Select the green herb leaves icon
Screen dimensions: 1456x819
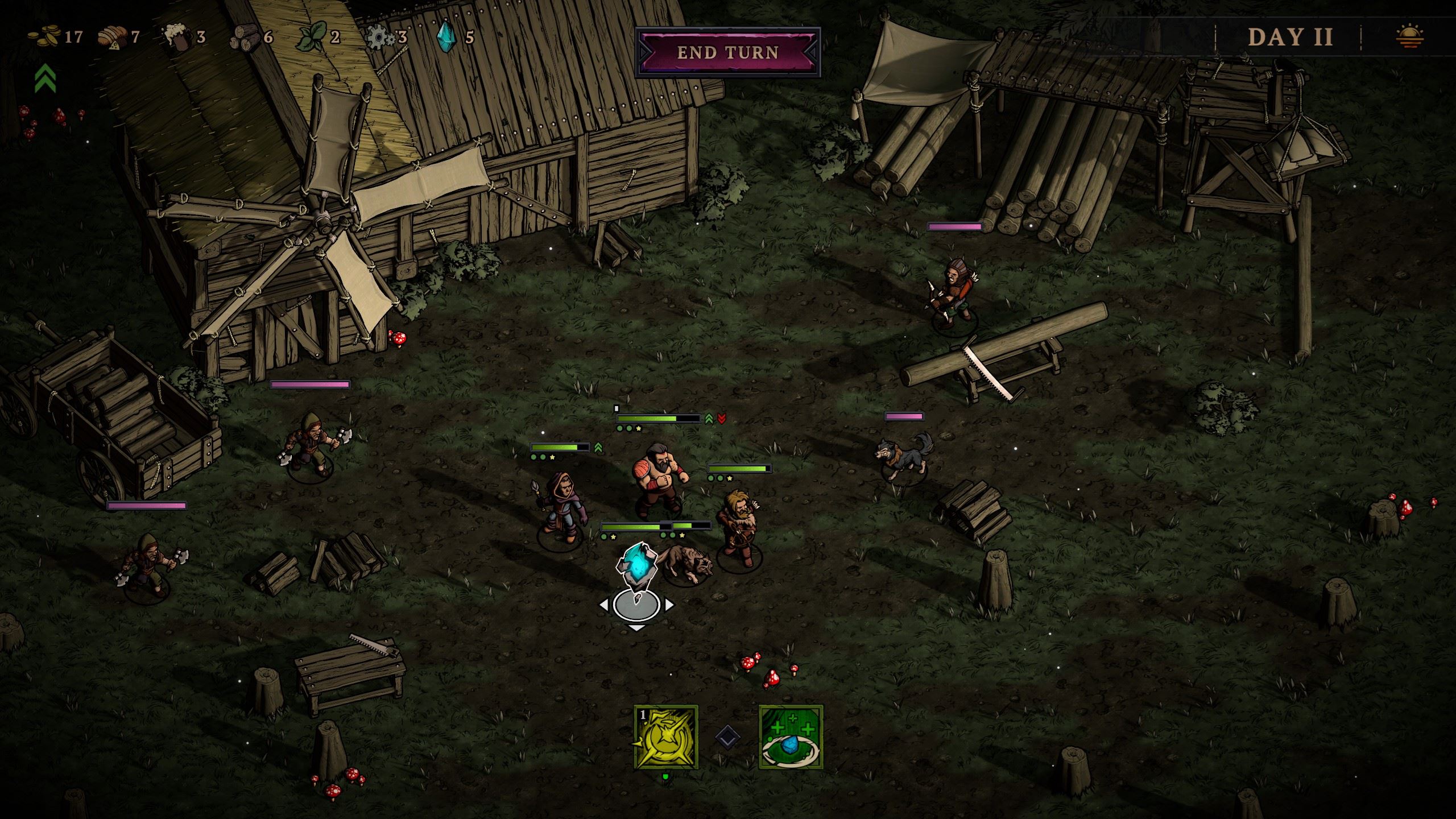pyautogui.click(x=313, y=37)
